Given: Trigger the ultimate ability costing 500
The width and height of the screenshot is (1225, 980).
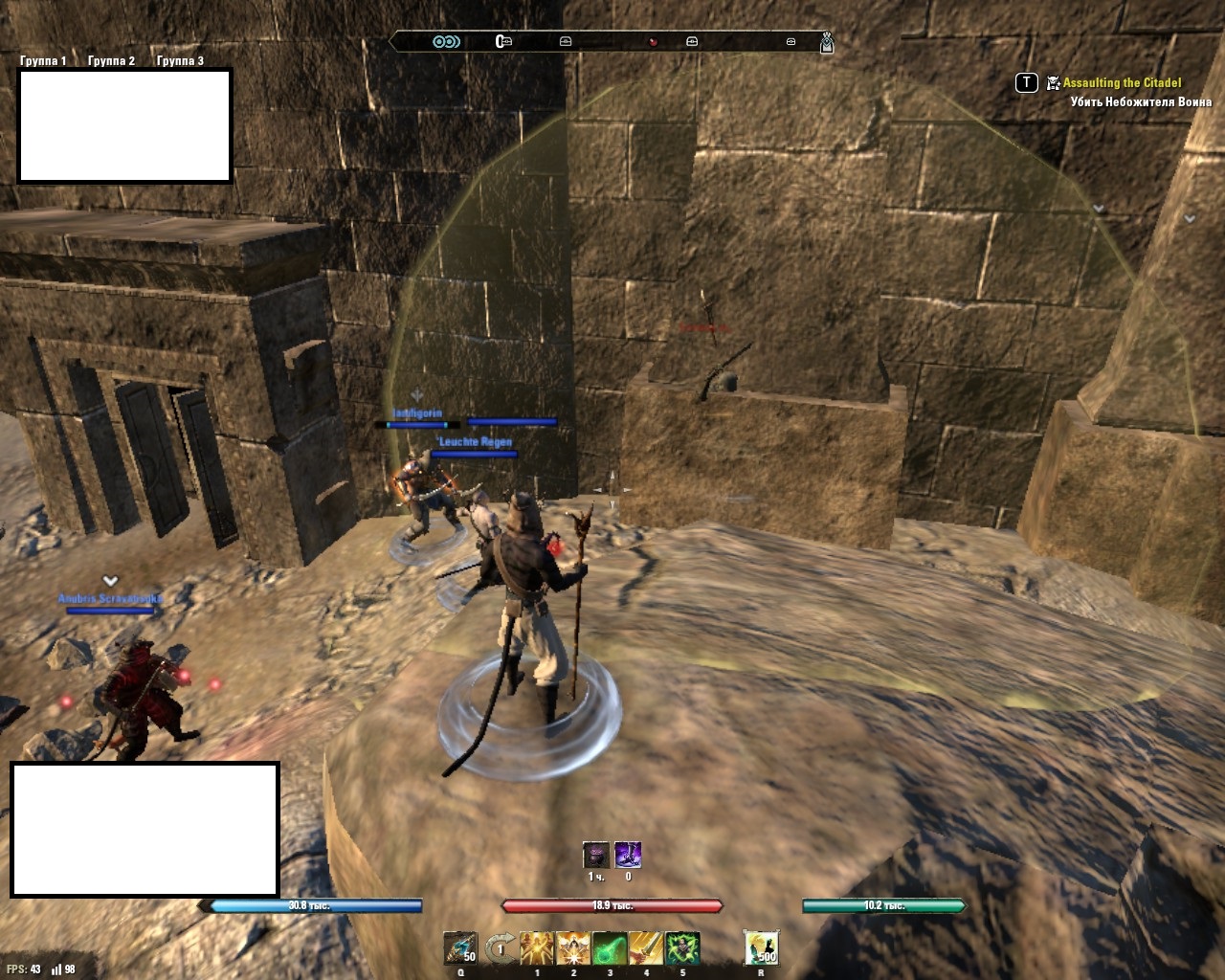Looking at the screenshot, I should [761, 948].
